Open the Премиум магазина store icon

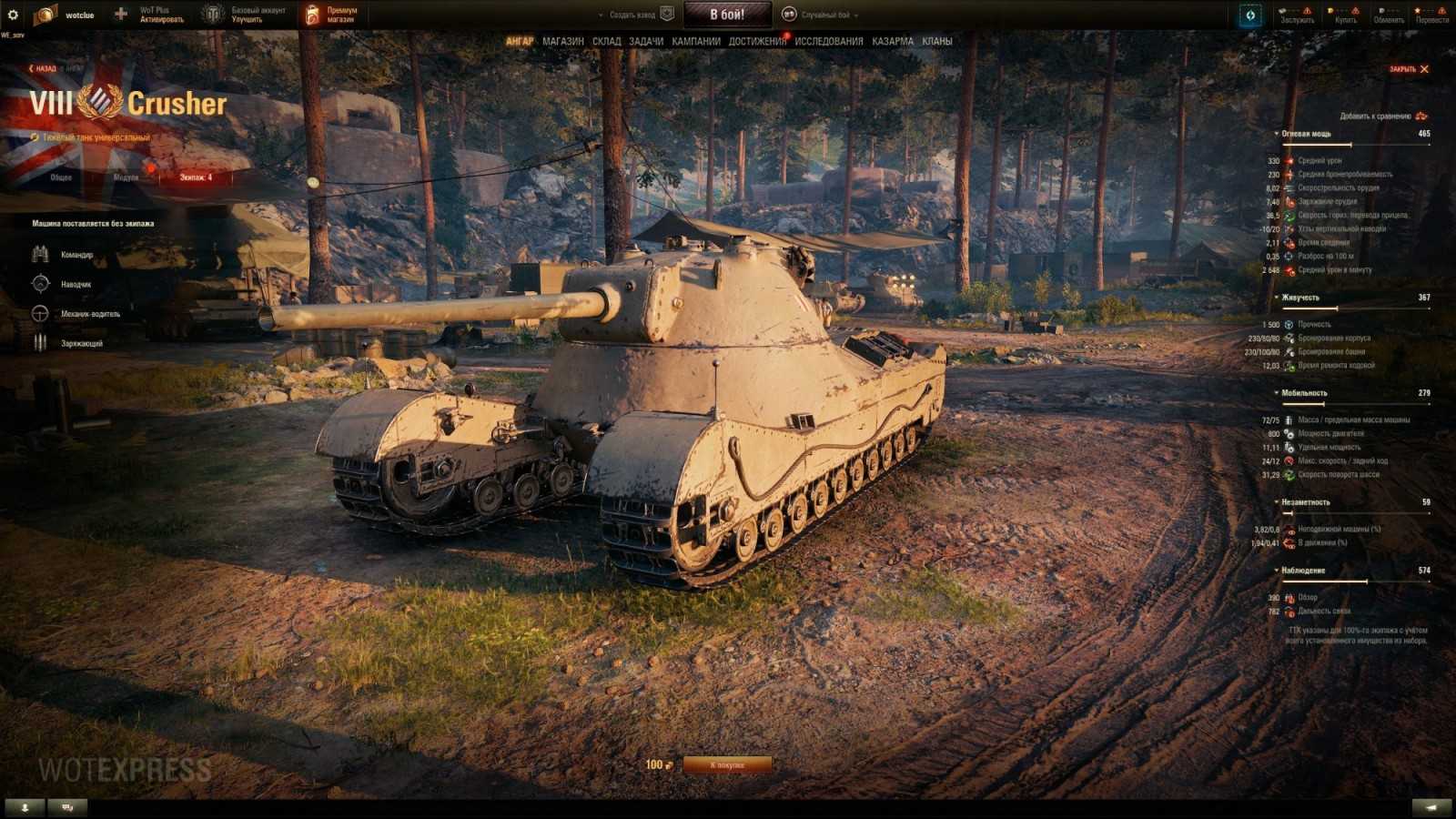coord(313,13)
